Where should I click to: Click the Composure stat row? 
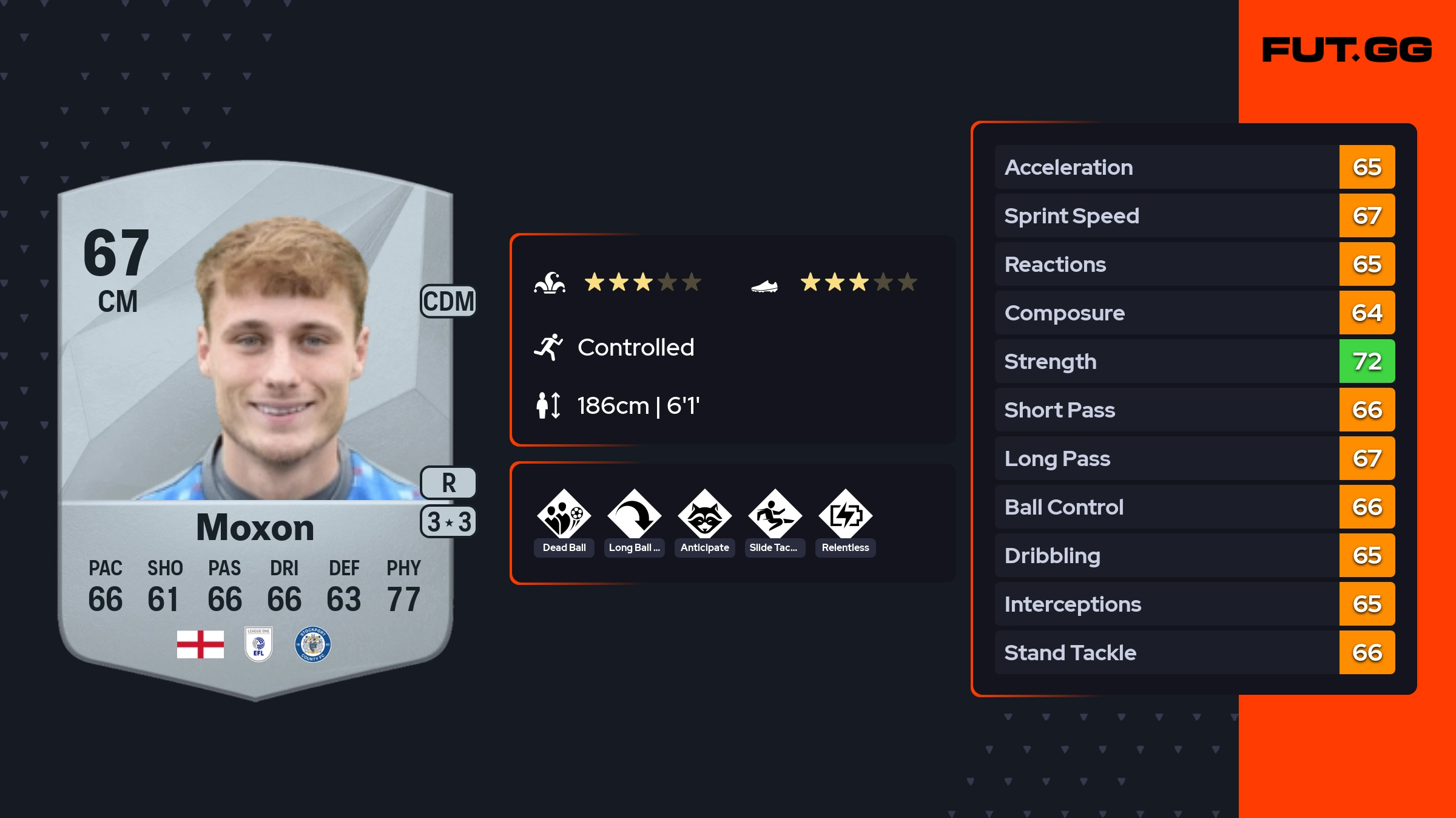1194,313
